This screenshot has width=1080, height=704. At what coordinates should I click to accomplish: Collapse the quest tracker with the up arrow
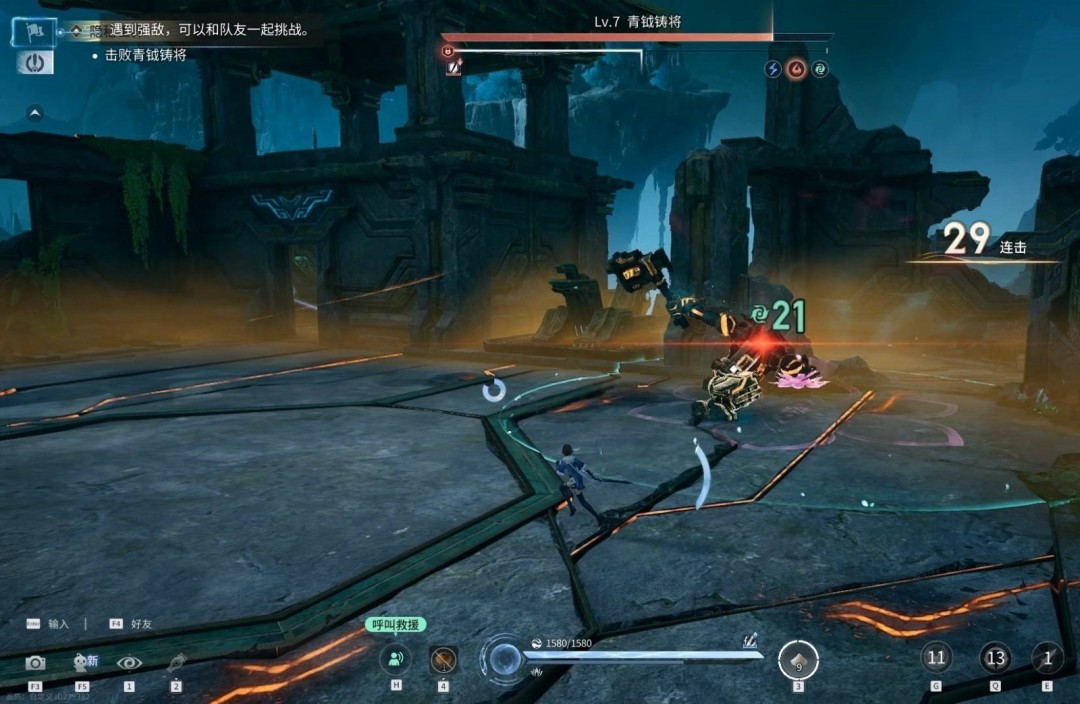[x=35, y=113]
